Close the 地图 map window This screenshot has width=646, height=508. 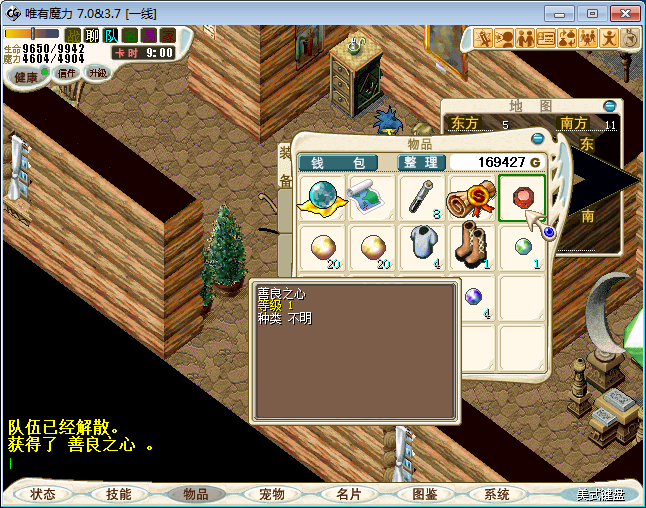coord(609,105)
